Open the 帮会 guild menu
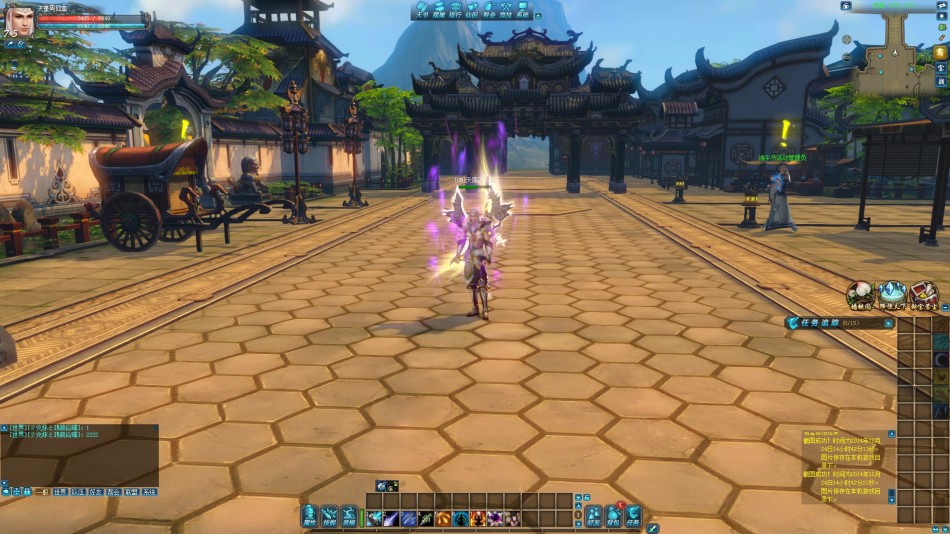This screenshot has width=950, height=534. click(x=488, y=11)
